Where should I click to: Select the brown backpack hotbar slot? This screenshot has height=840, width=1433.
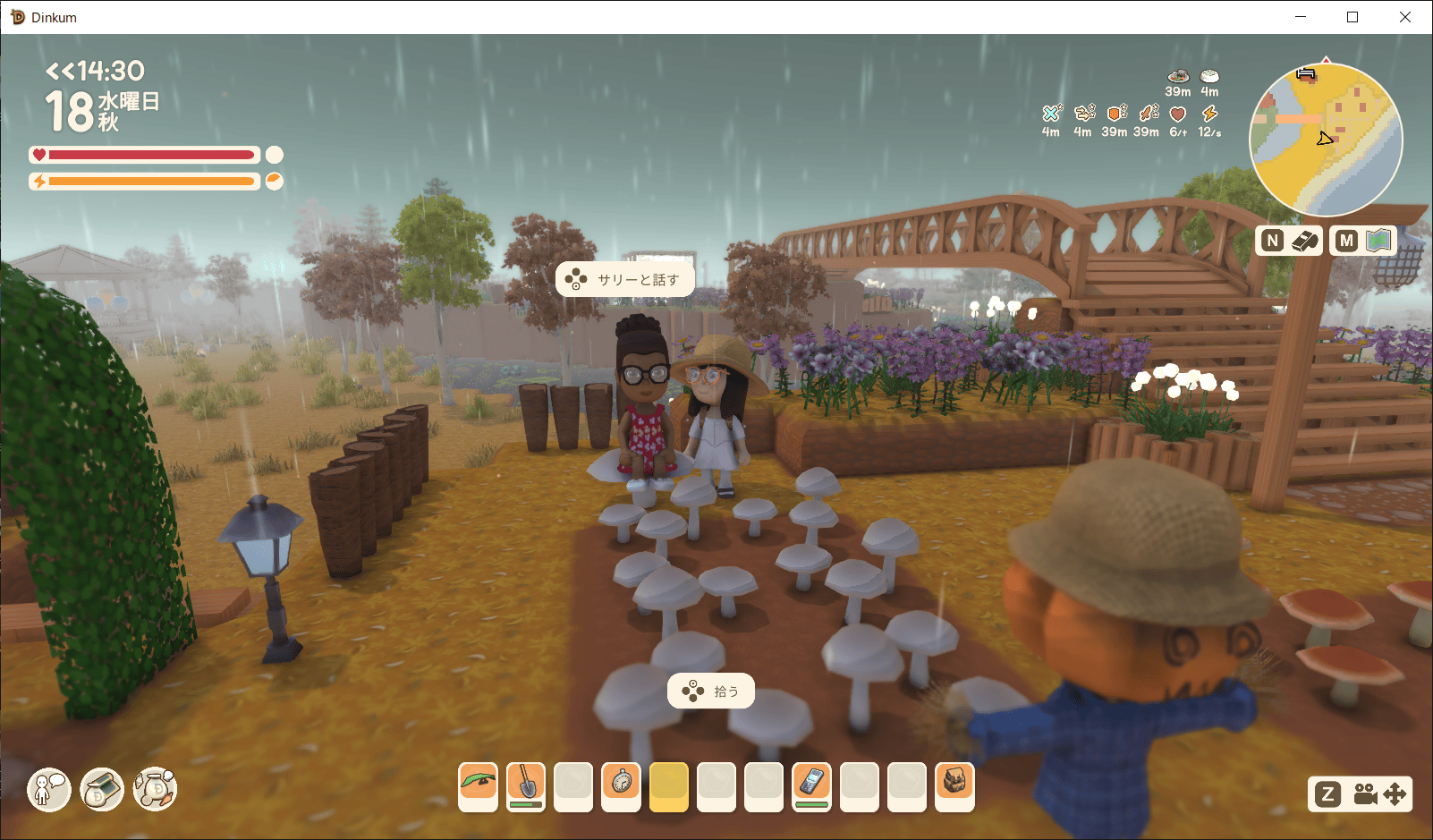click(x=954, y=786)
